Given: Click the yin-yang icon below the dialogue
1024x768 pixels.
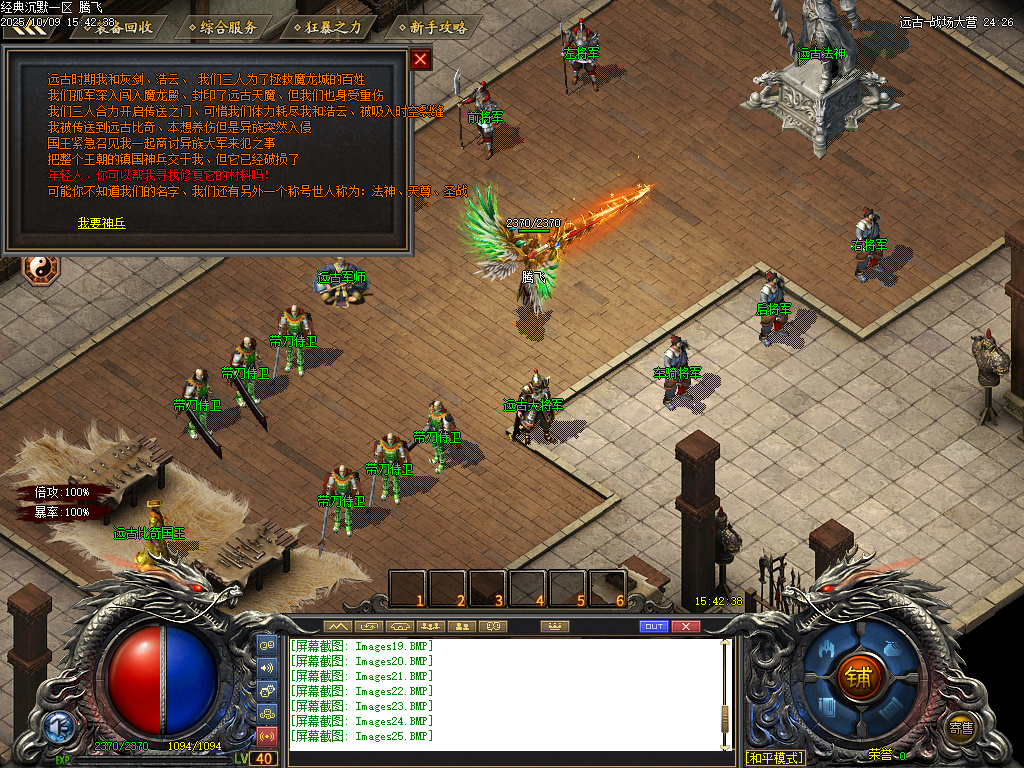Looking at the screenshot, I should (41, 268).
